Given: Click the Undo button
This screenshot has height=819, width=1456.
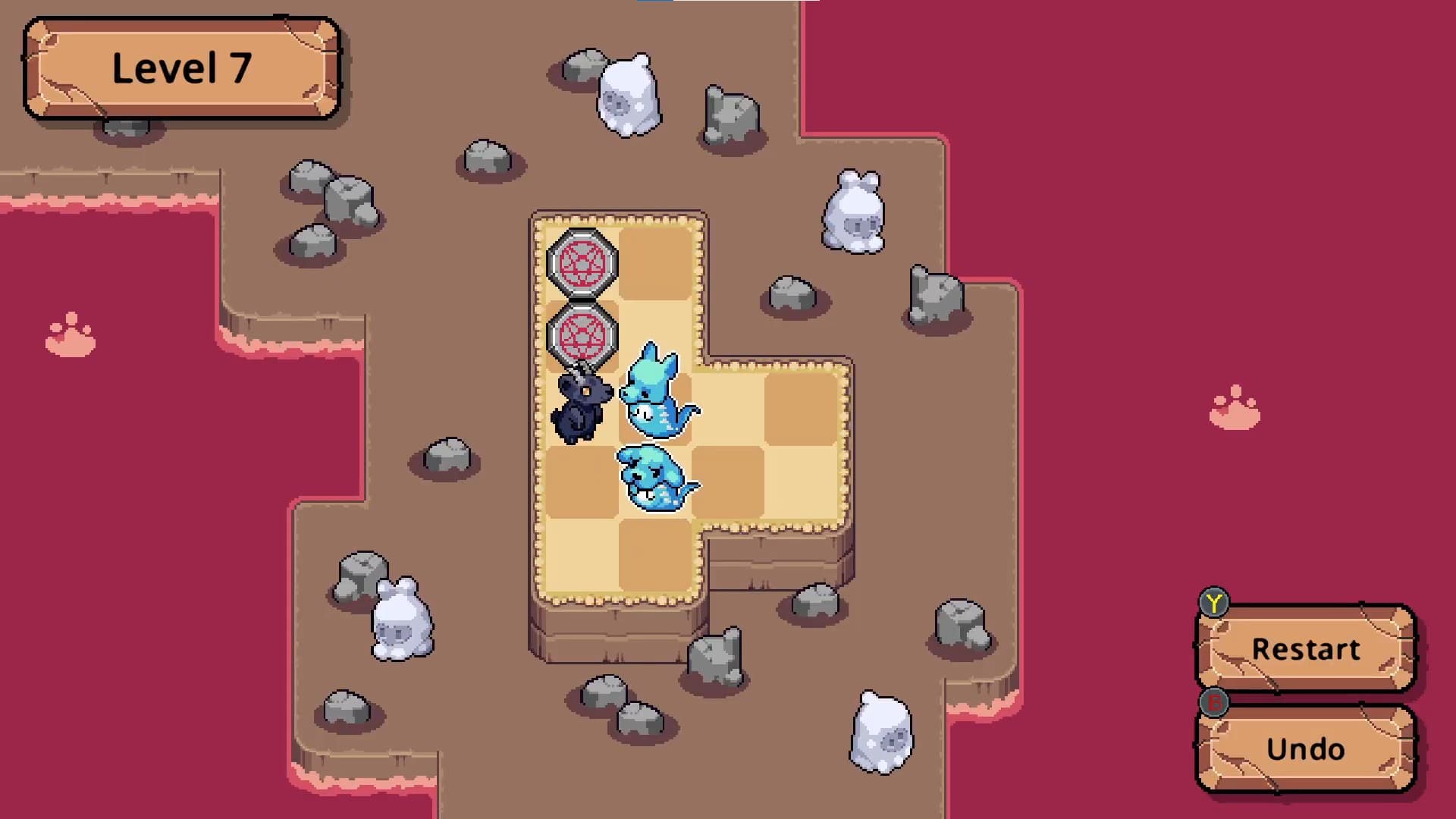Looking at the screenshot, I should click(1304, 749).
